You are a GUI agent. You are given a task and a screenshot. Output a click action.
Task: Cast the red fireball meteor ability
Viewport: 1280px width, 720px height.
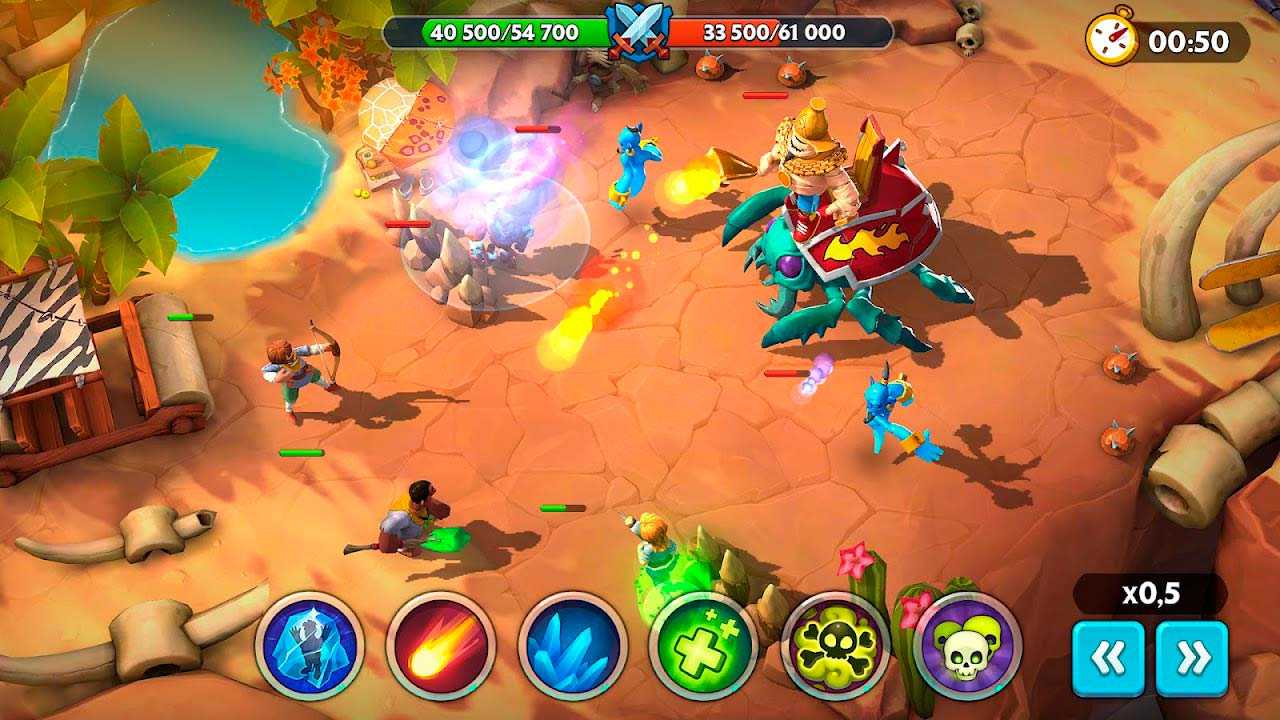click(x=440, y=646)
